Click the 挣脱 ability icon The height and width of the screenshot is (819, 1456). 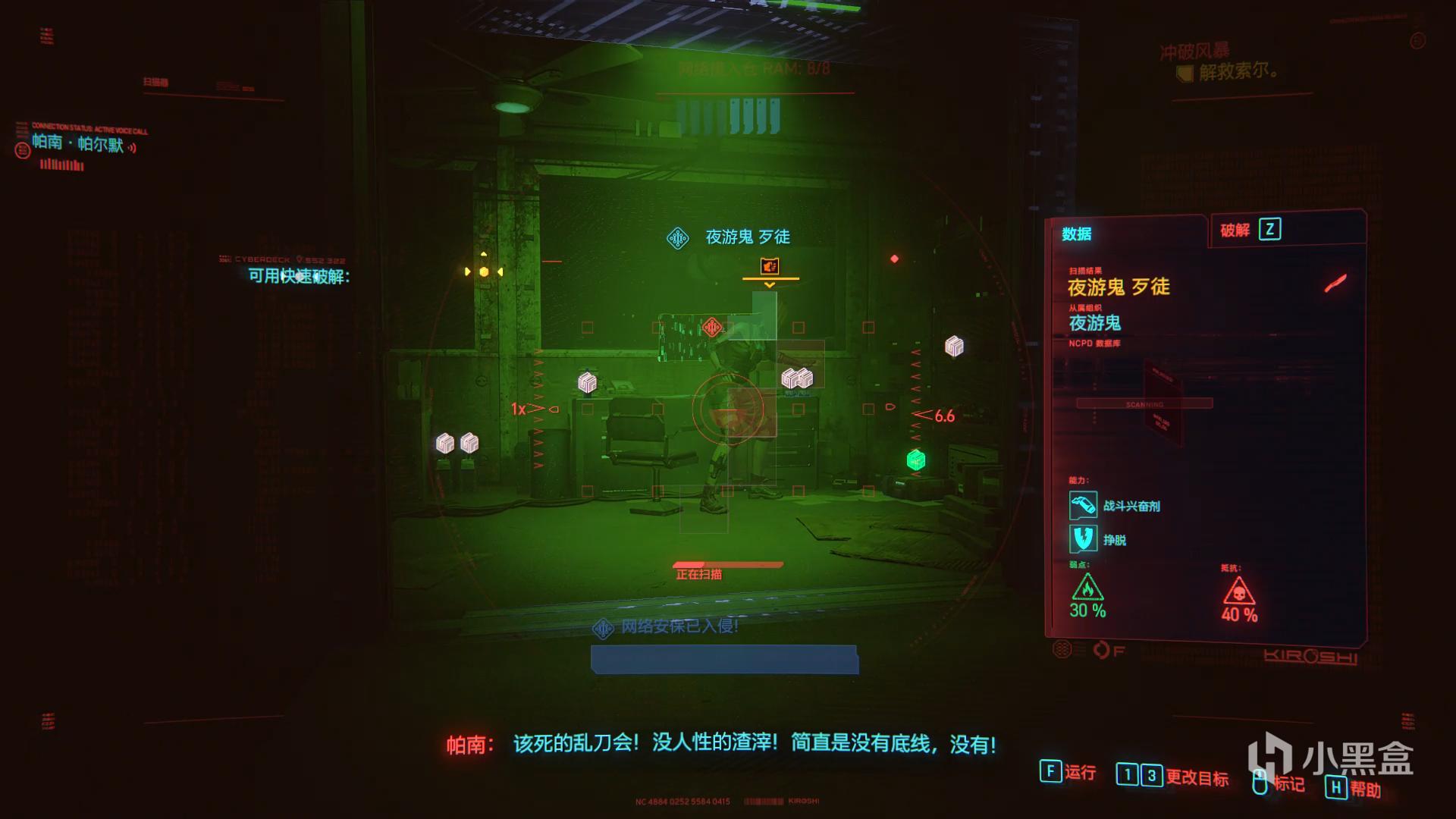[x=1083, y=539]
